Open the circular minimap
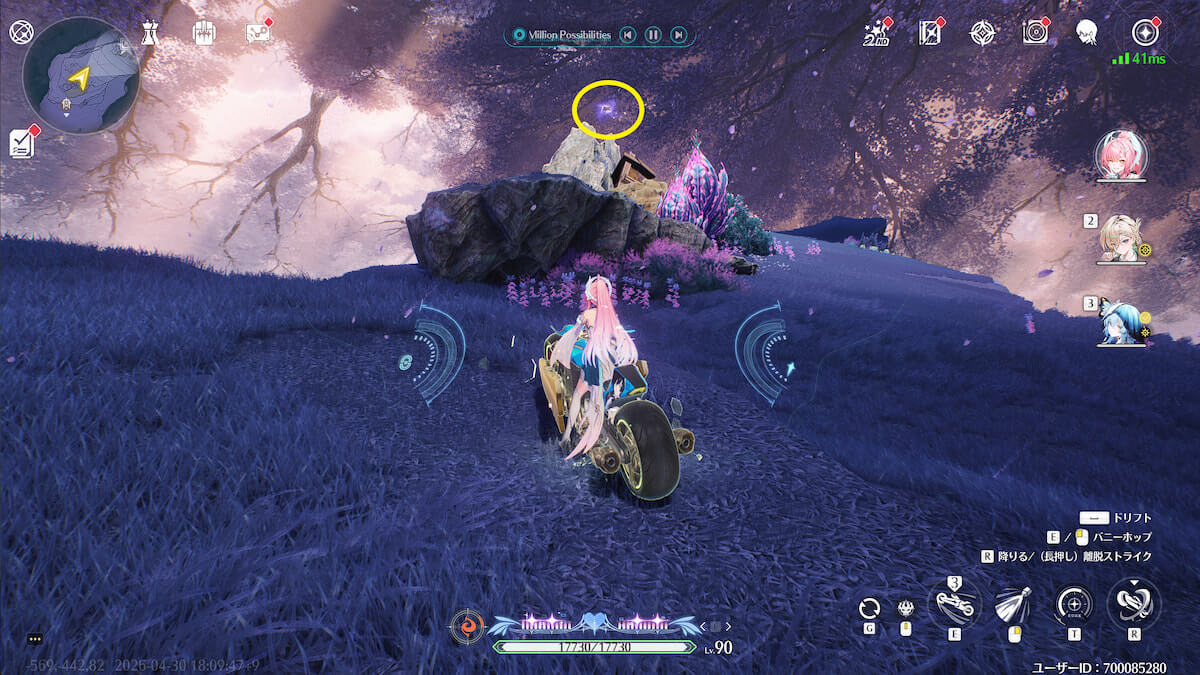This screenshot has height=675, width=1200. pos(81,75)
